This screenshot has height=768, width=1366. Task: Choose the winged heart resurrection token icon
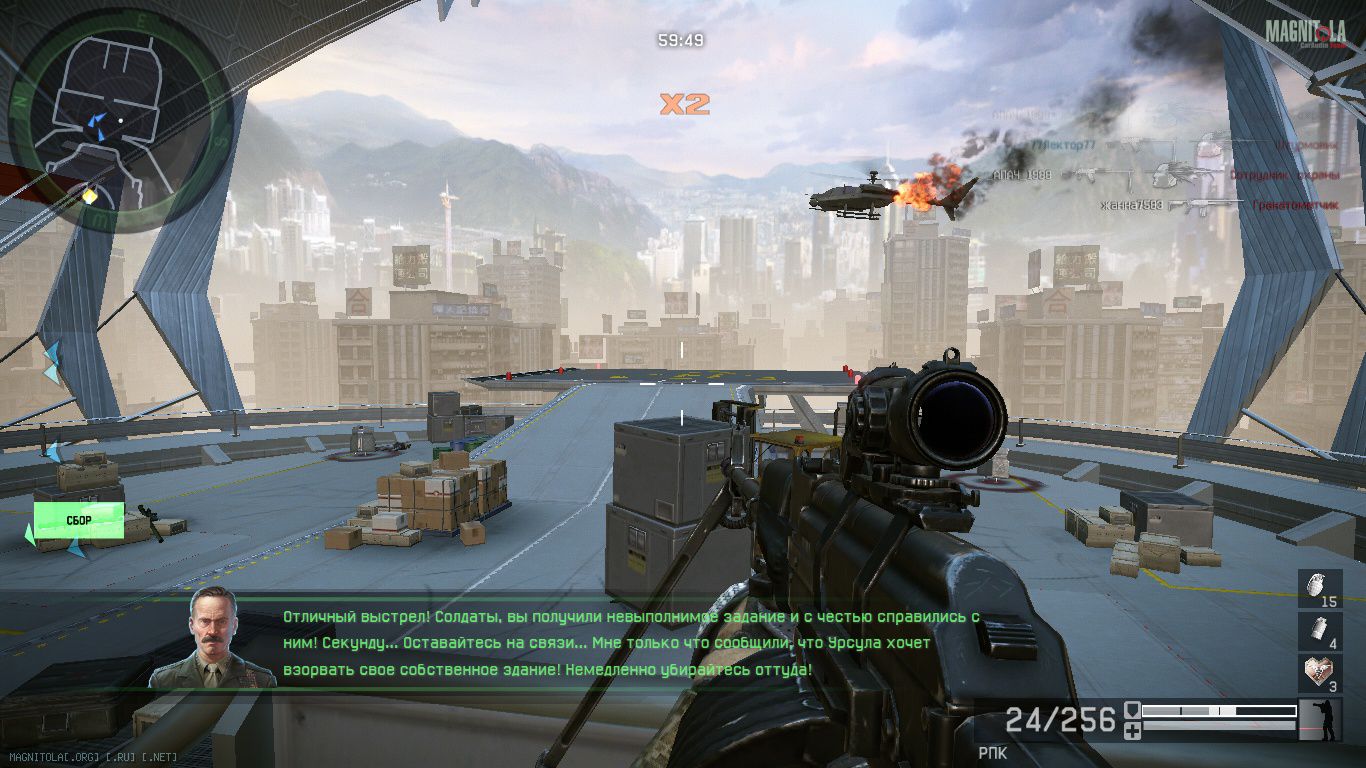point(1320,674)
